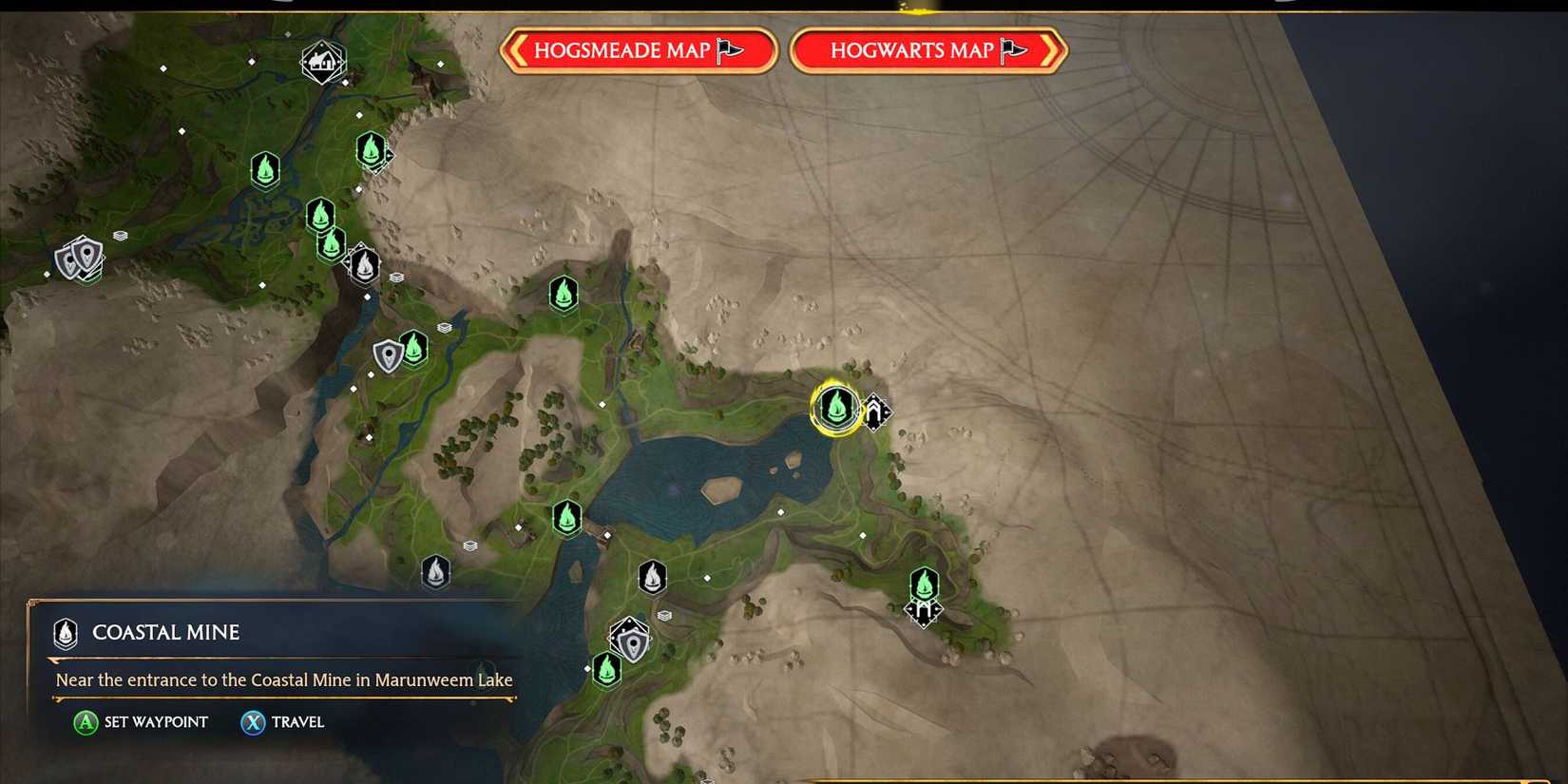Select the Coastal Mine flame icon in the info panel
1568x784 pixels.
65,634
